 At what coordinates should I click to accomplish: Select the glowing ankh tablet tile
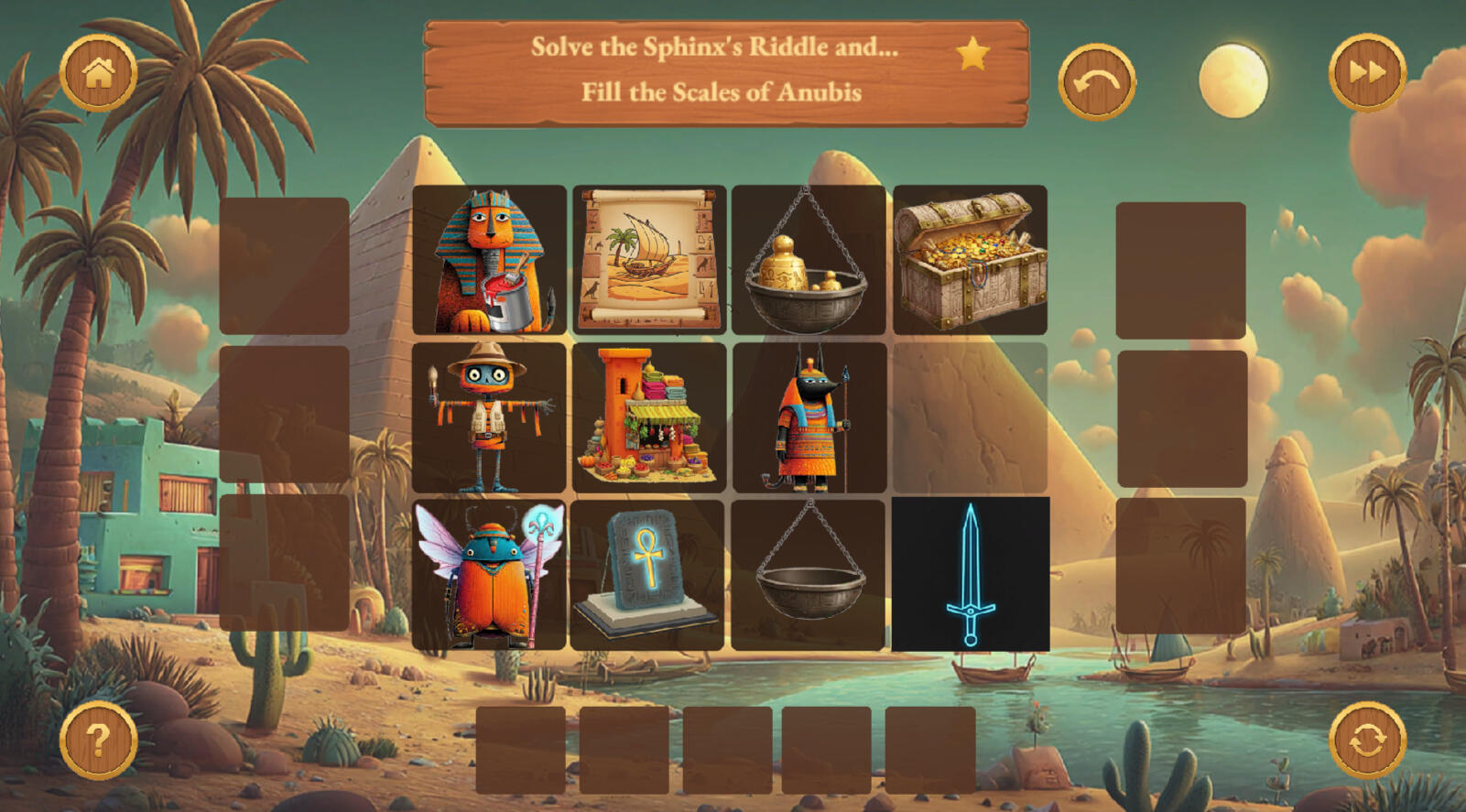point(647,575)
